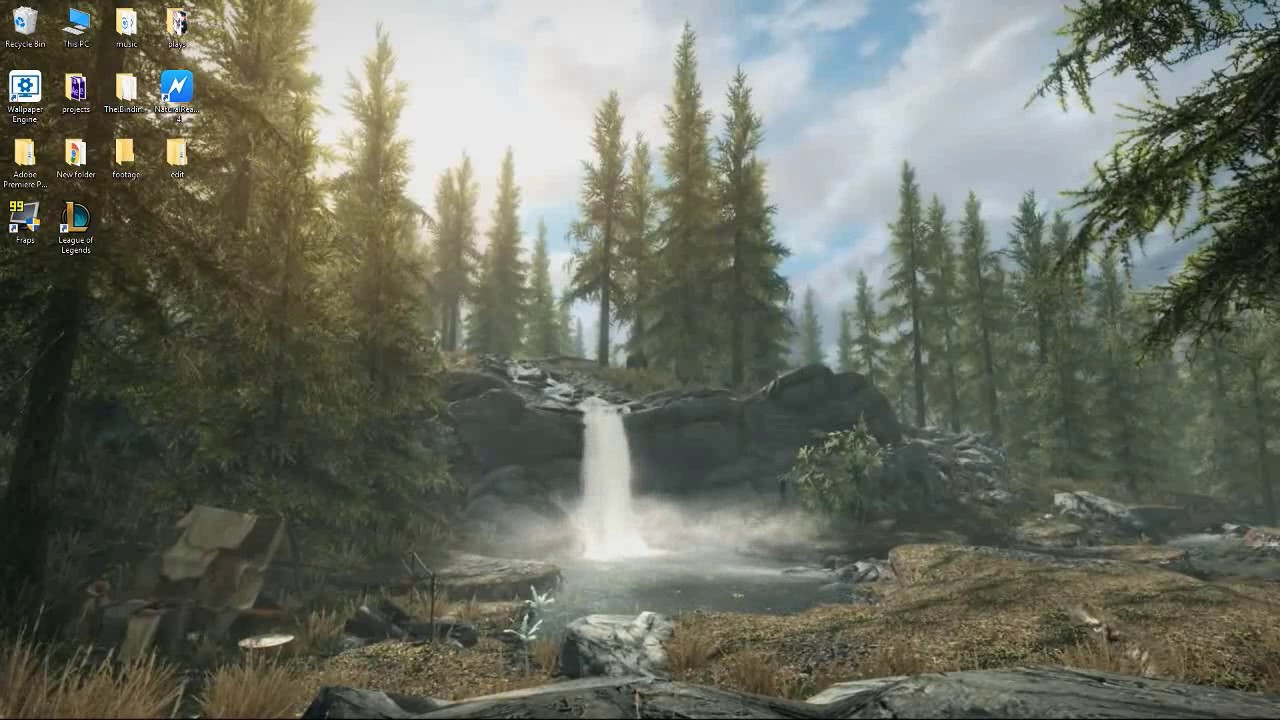This screenshot has width=1280, height=720.
Task: Select the Wallpaper Engine shortcut
Action: (24, 85)
